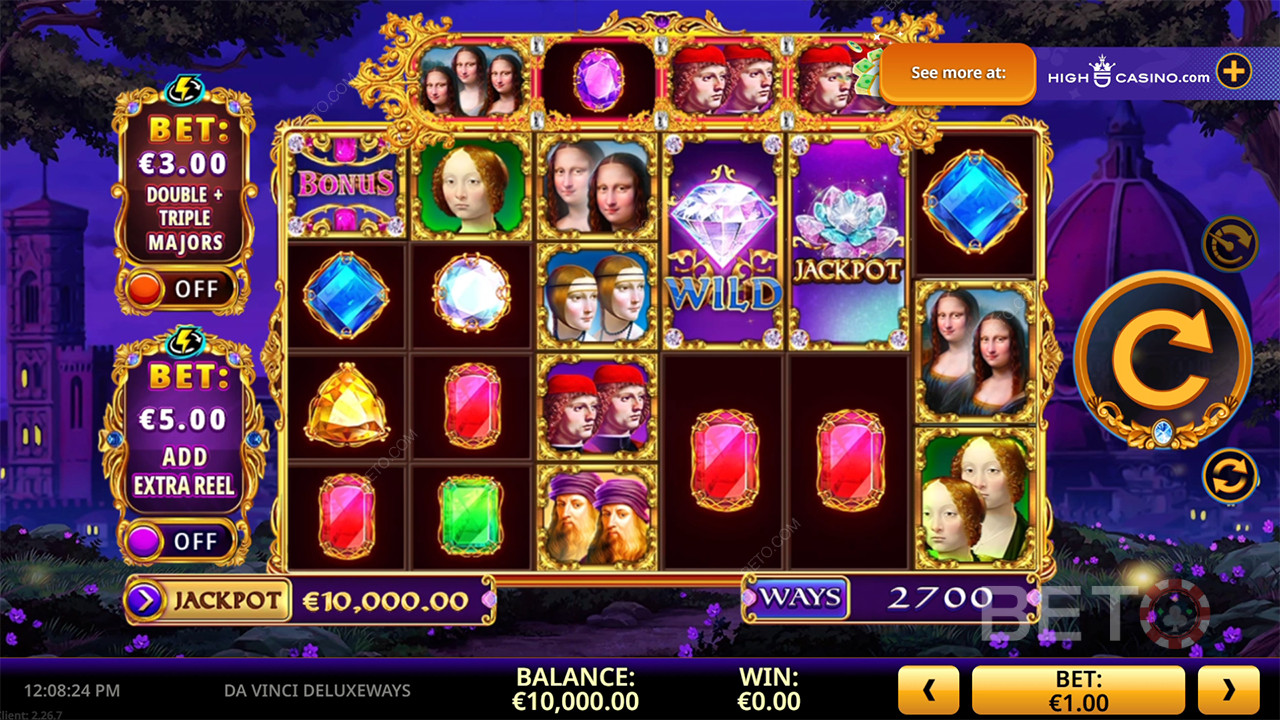Click the plus icon beside High 5 Casino

point(1233,72)
